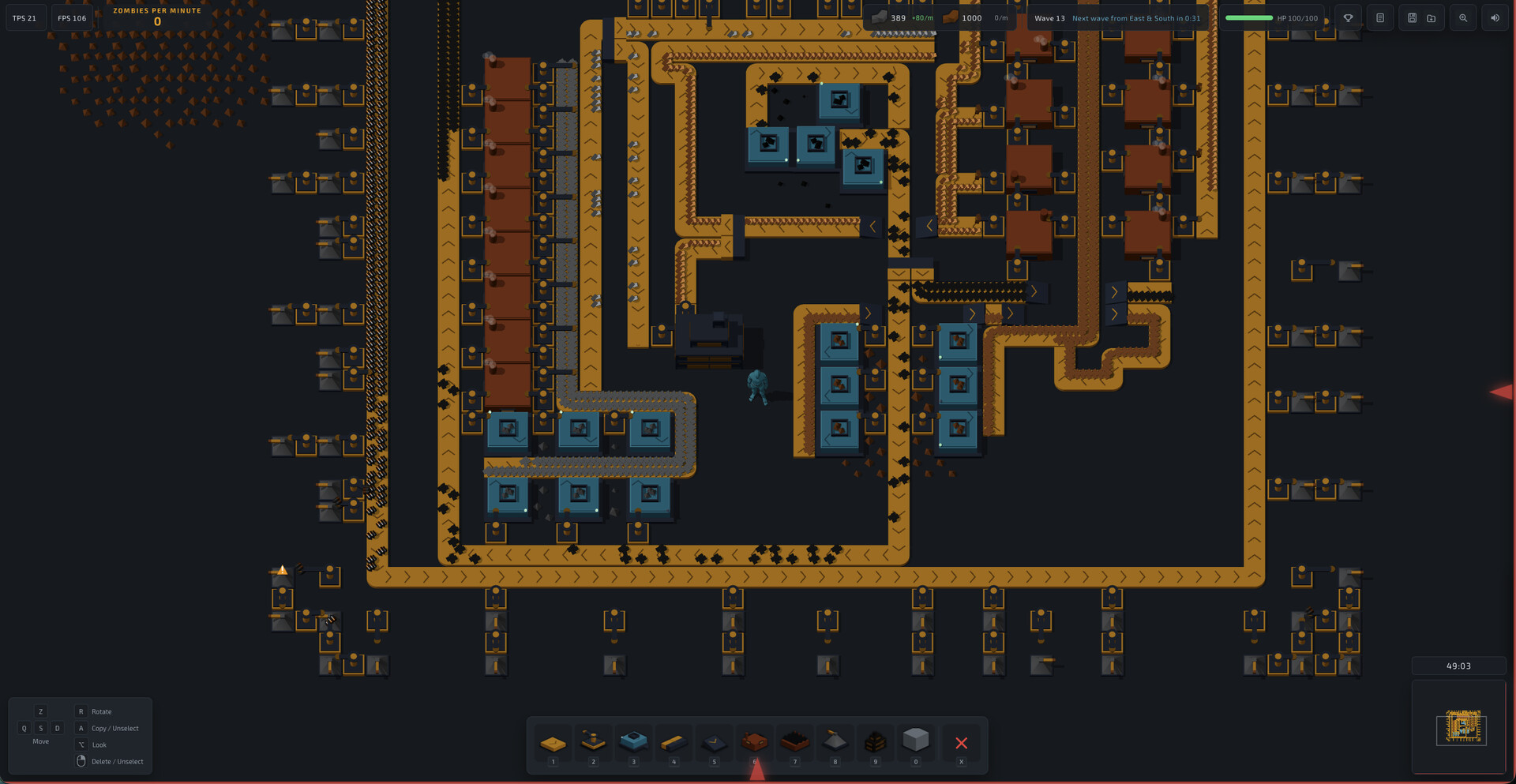Select the blue mining machine in slot 3

(633, 742)
